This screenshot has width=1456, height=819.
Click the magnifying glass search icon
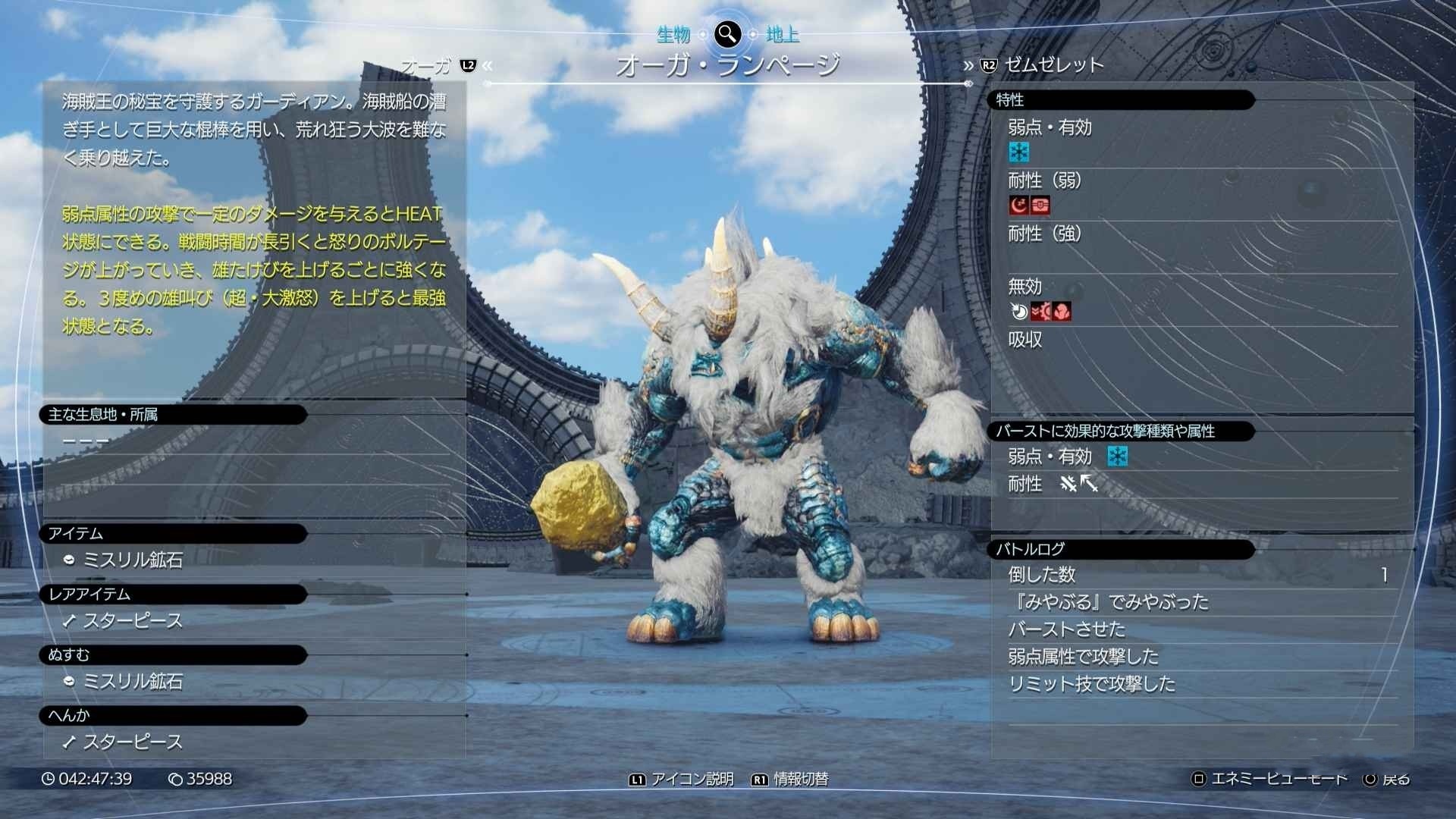(x=727, y=33)
